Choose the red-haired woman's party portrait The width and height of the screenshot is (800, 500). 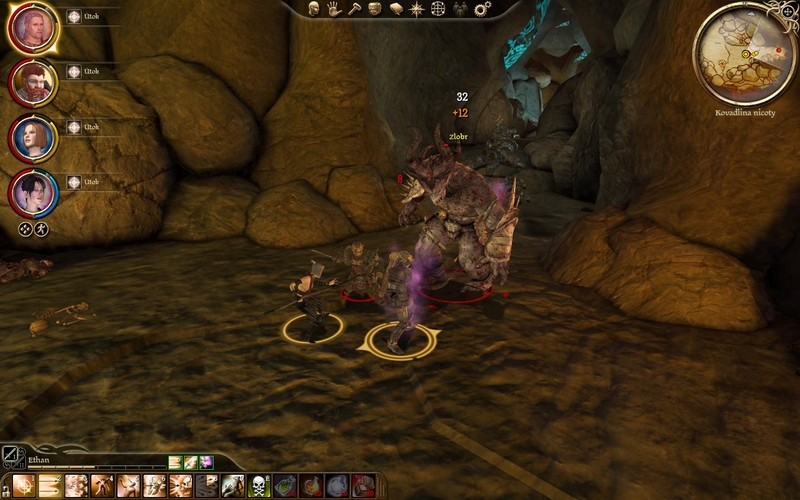(x=32, y=137)
